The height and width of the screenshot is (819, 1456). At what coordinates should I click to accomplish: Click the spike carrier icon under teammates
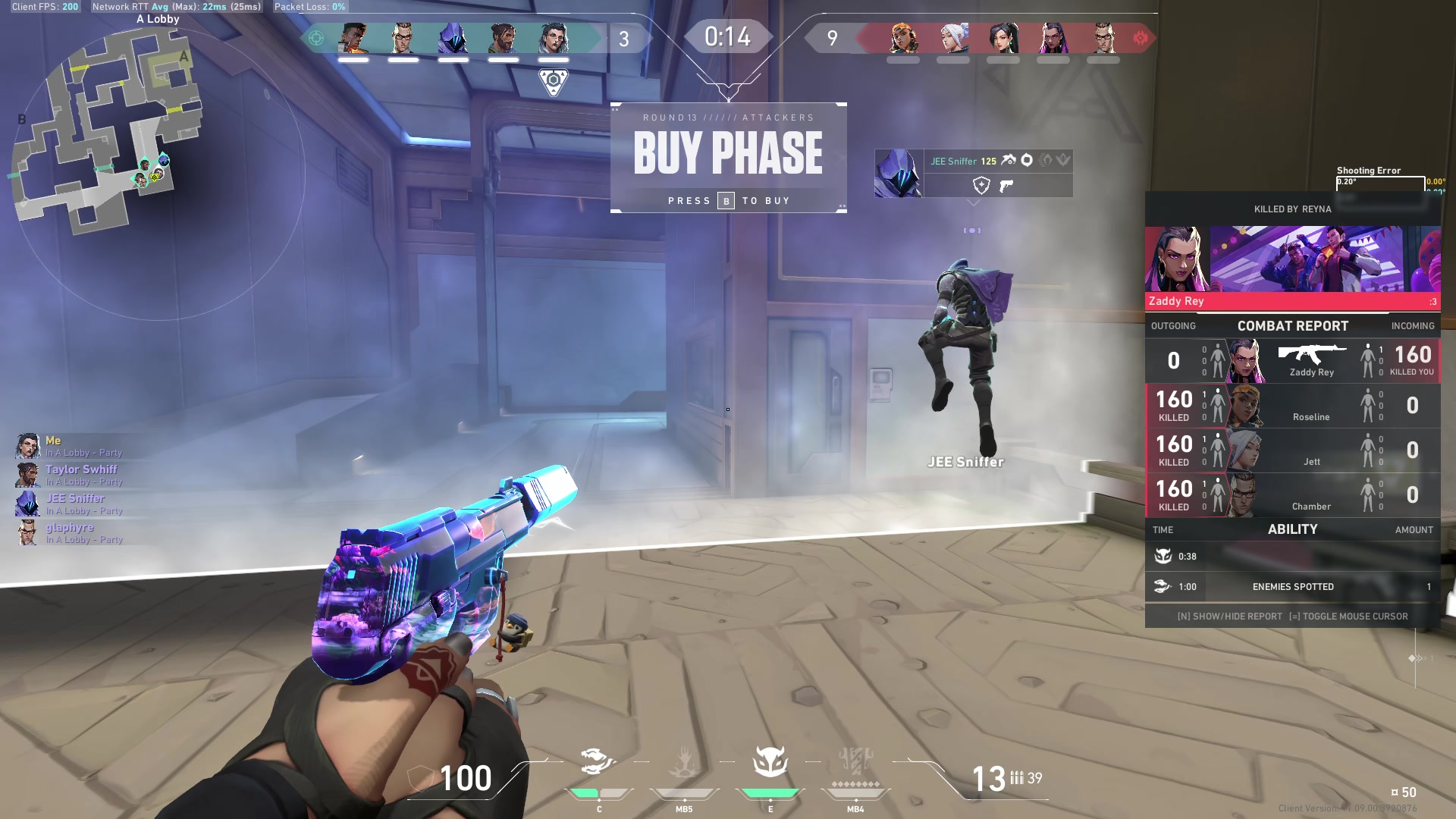pos(554,80)
